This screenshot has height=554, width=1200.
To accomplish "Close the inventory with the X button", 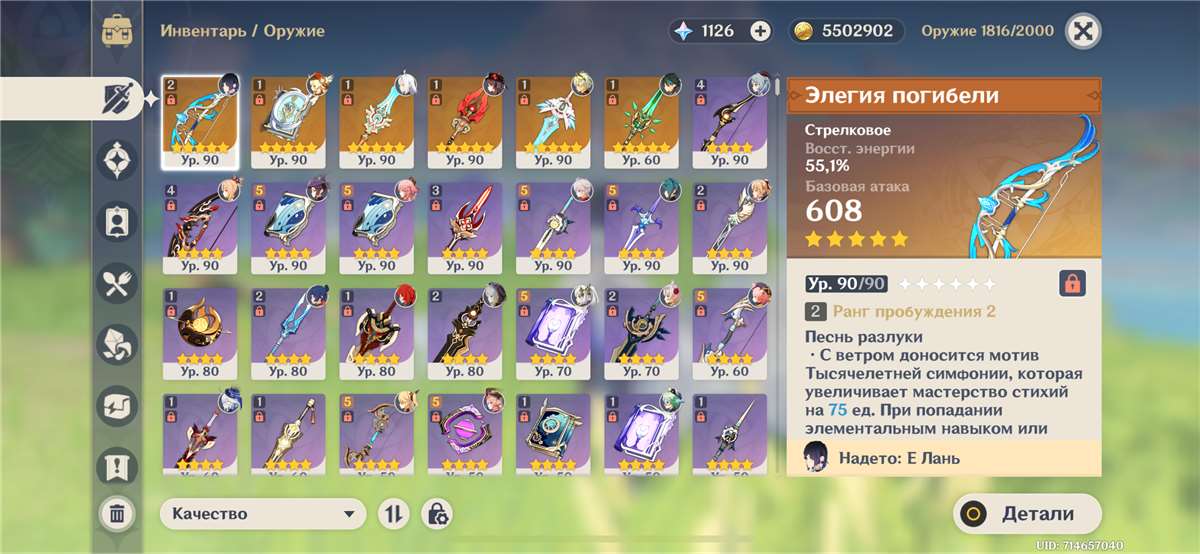I will pyautogui.click(x=1081, y=31).
